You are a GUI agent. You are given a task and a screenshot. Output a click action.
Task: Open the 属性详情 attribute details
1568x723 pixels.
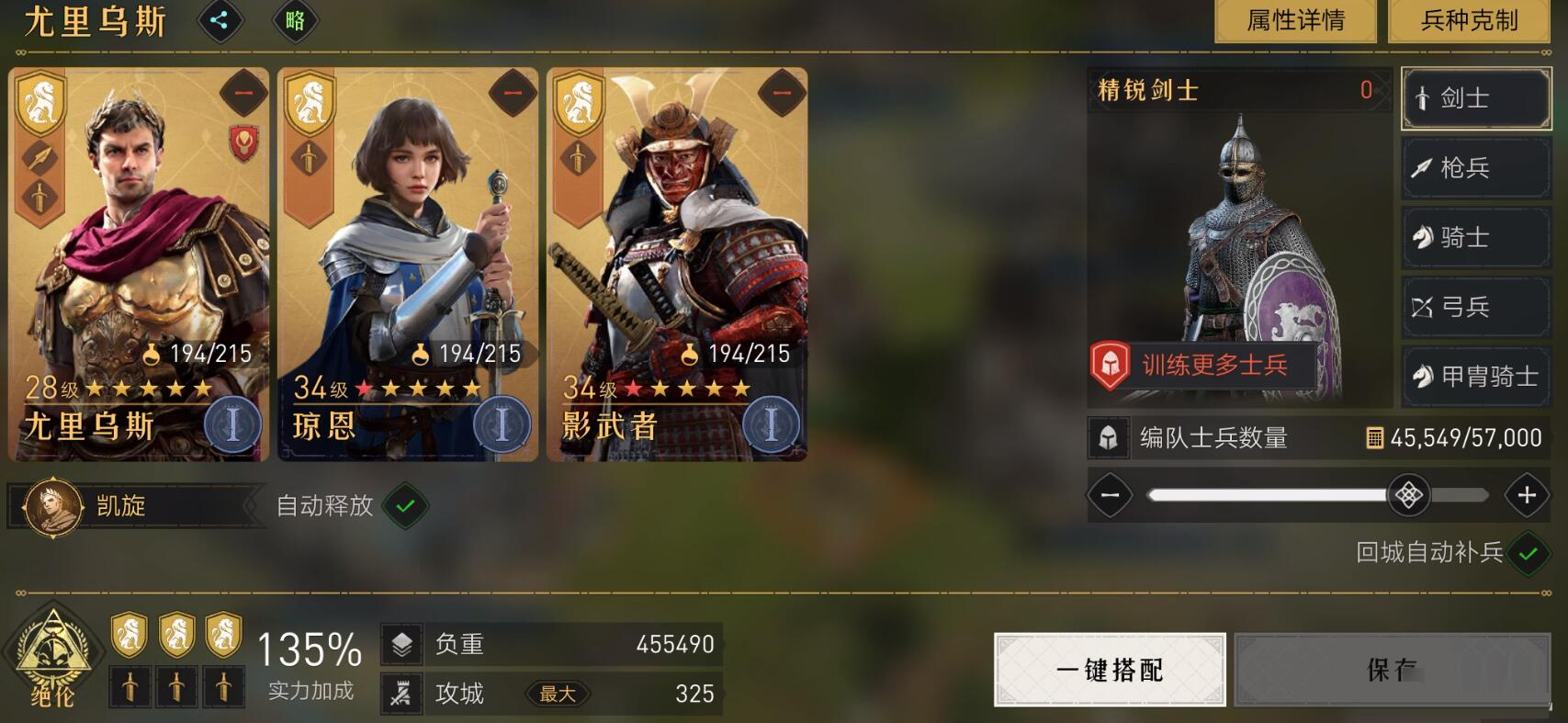pyautogui.click(x=1295, y=20)
